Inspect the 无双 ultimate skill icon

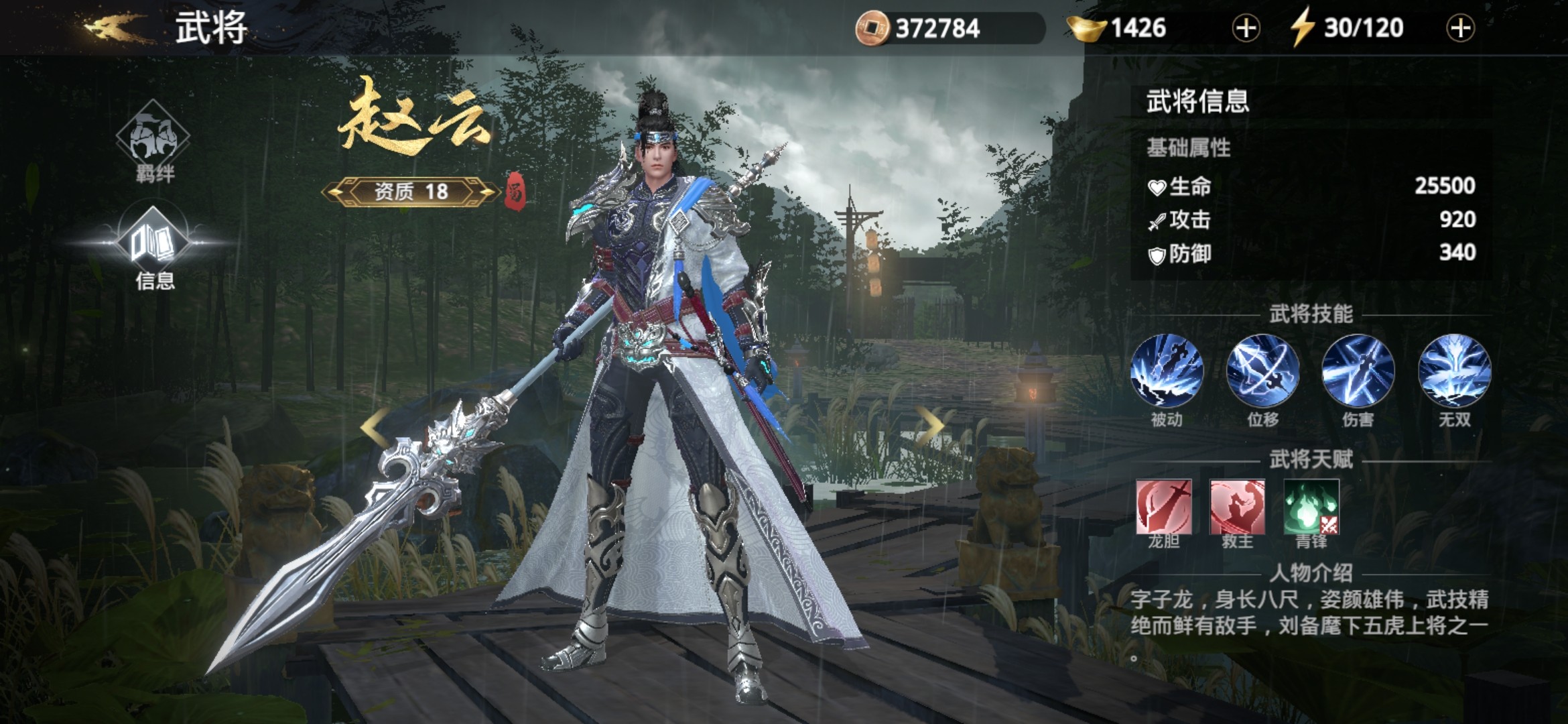(x=1454, y=371)
